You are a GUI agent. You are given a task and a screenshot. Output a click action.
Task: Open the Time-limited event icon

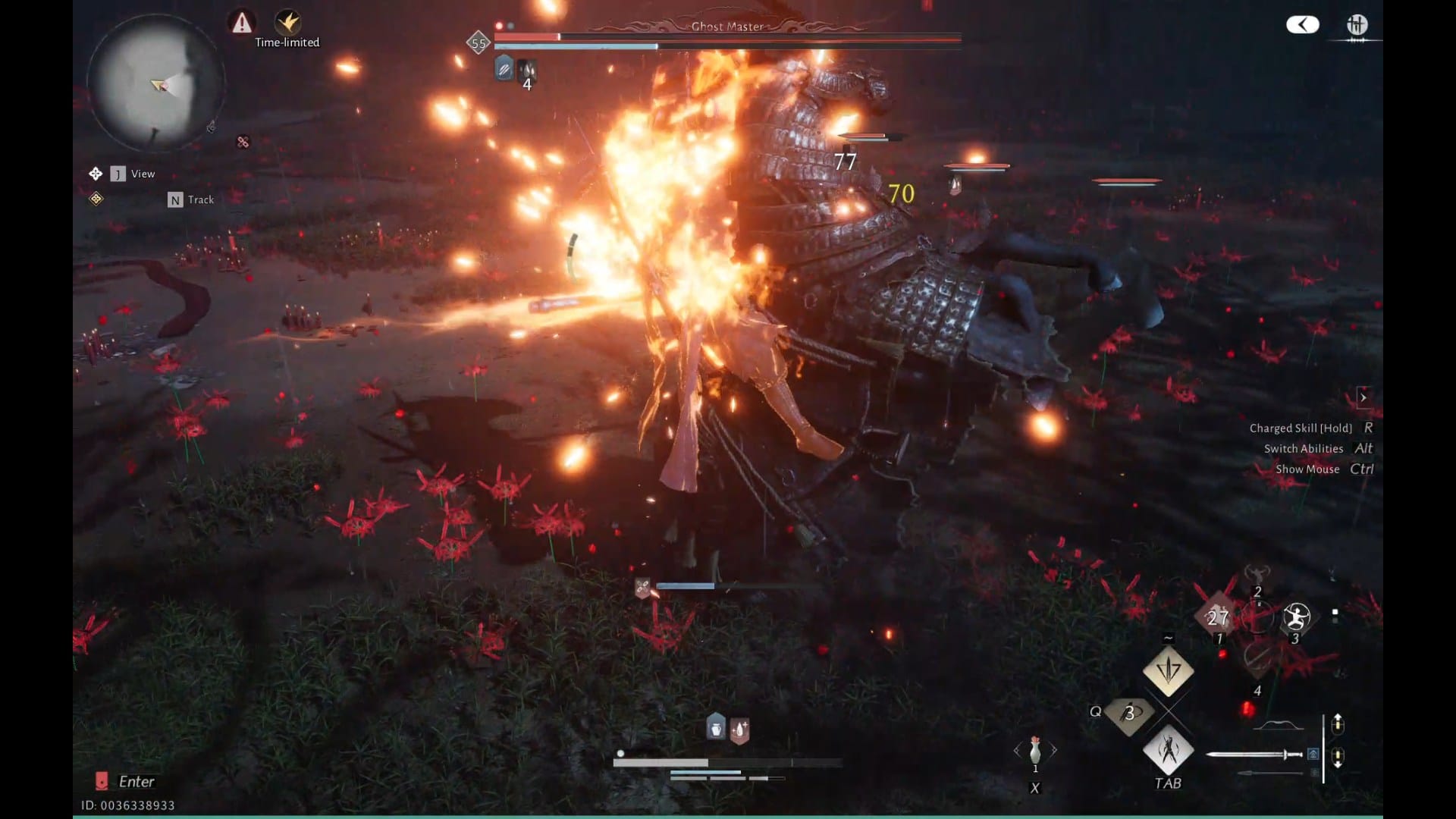pyautogui.click(x=287, y=23)
